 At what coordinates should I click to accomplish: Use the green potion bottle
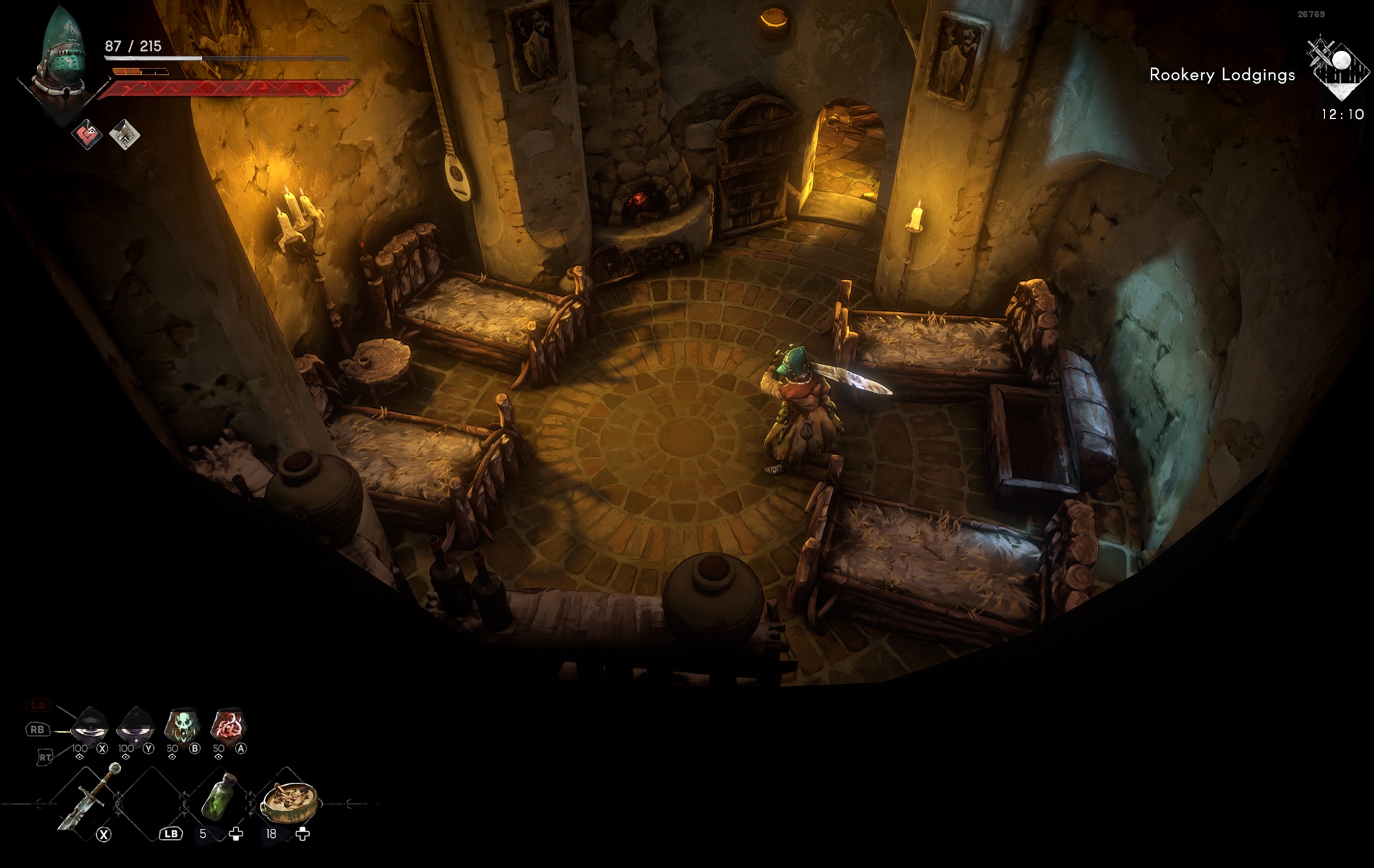pos(220,797)
